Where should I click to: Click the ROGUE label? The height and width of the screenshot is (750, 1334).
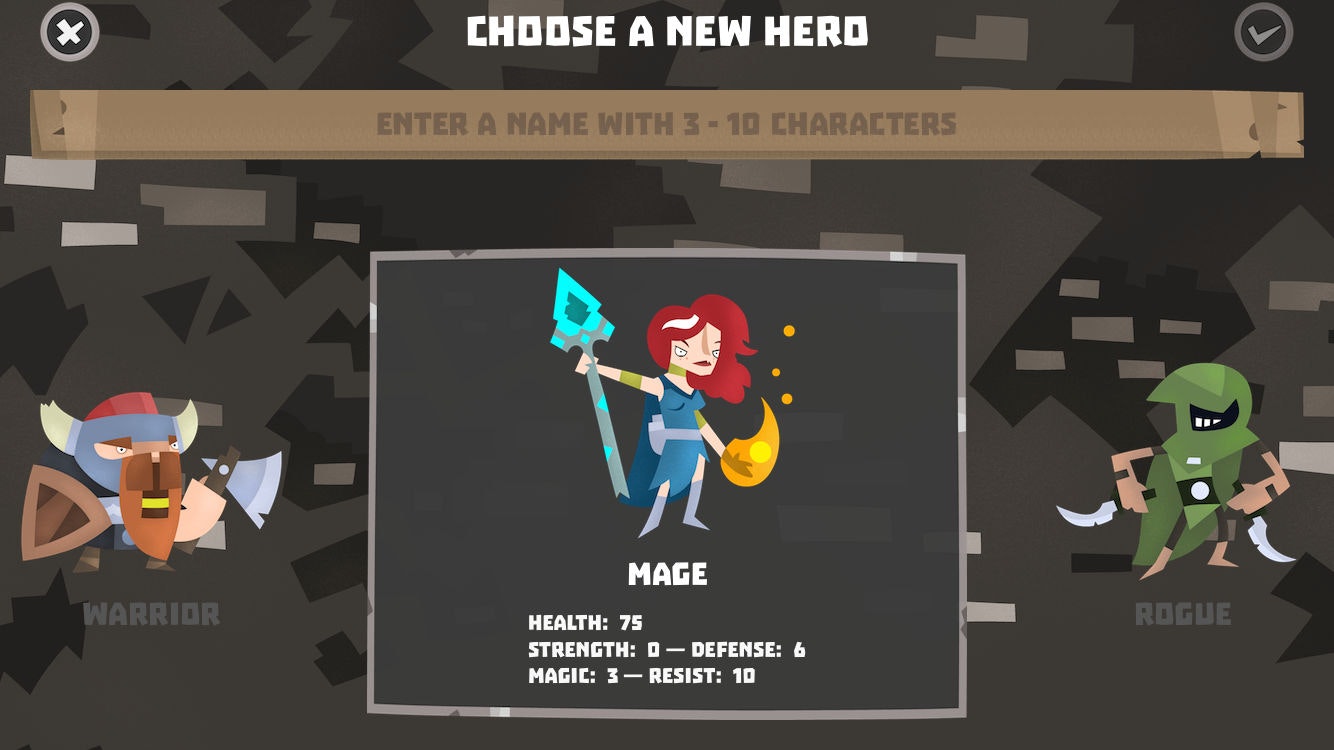[1184, 613]
